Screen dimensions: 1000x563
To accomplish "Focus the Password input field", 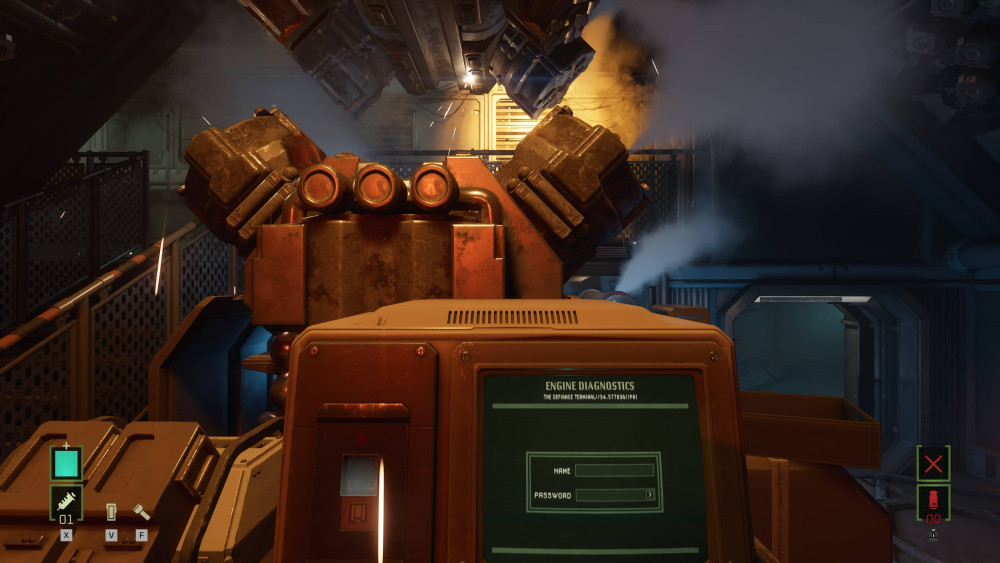I will click(611, 495).
